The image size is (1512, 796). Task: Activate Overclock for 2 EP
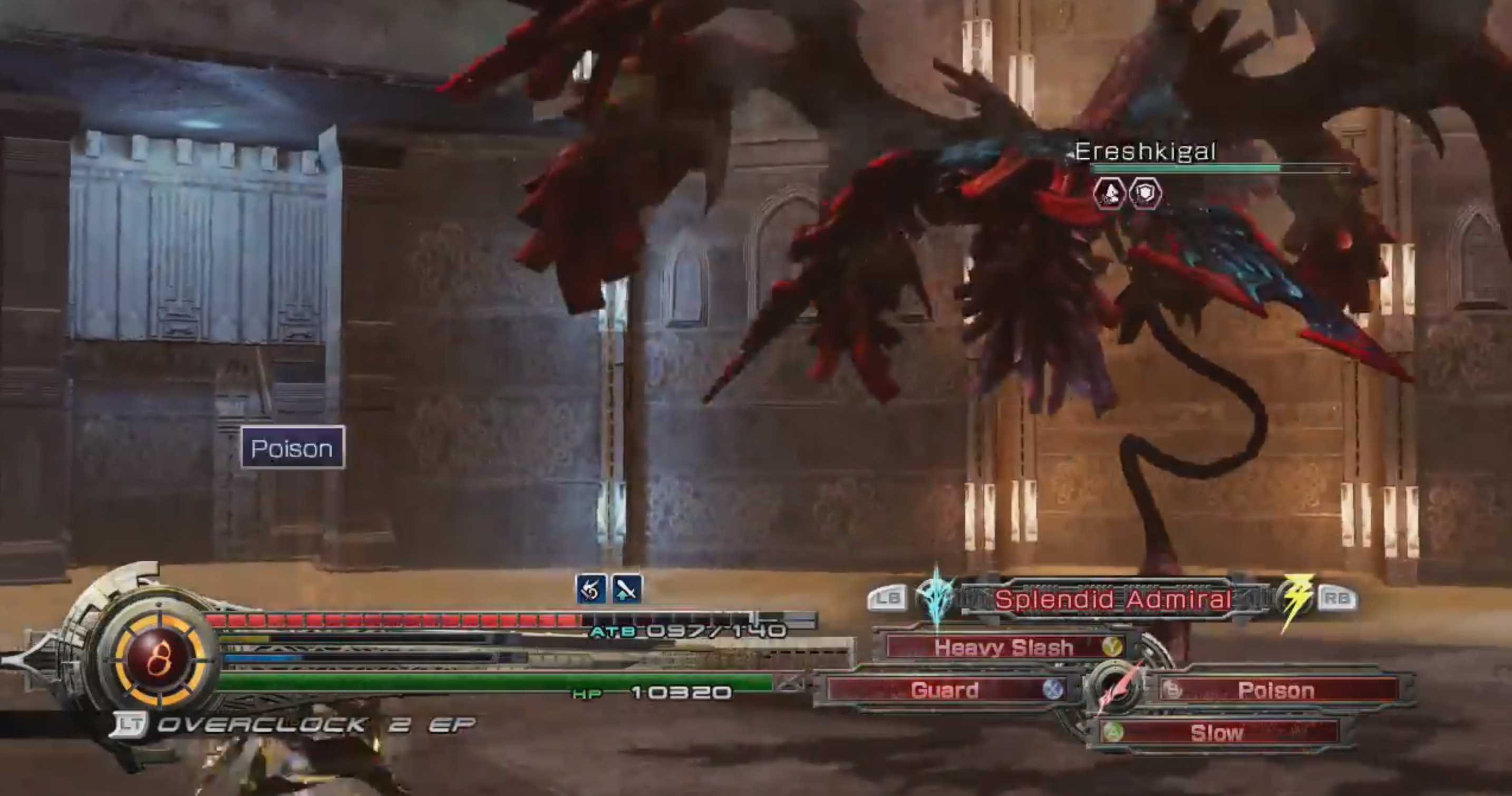[x=294, y=725]
